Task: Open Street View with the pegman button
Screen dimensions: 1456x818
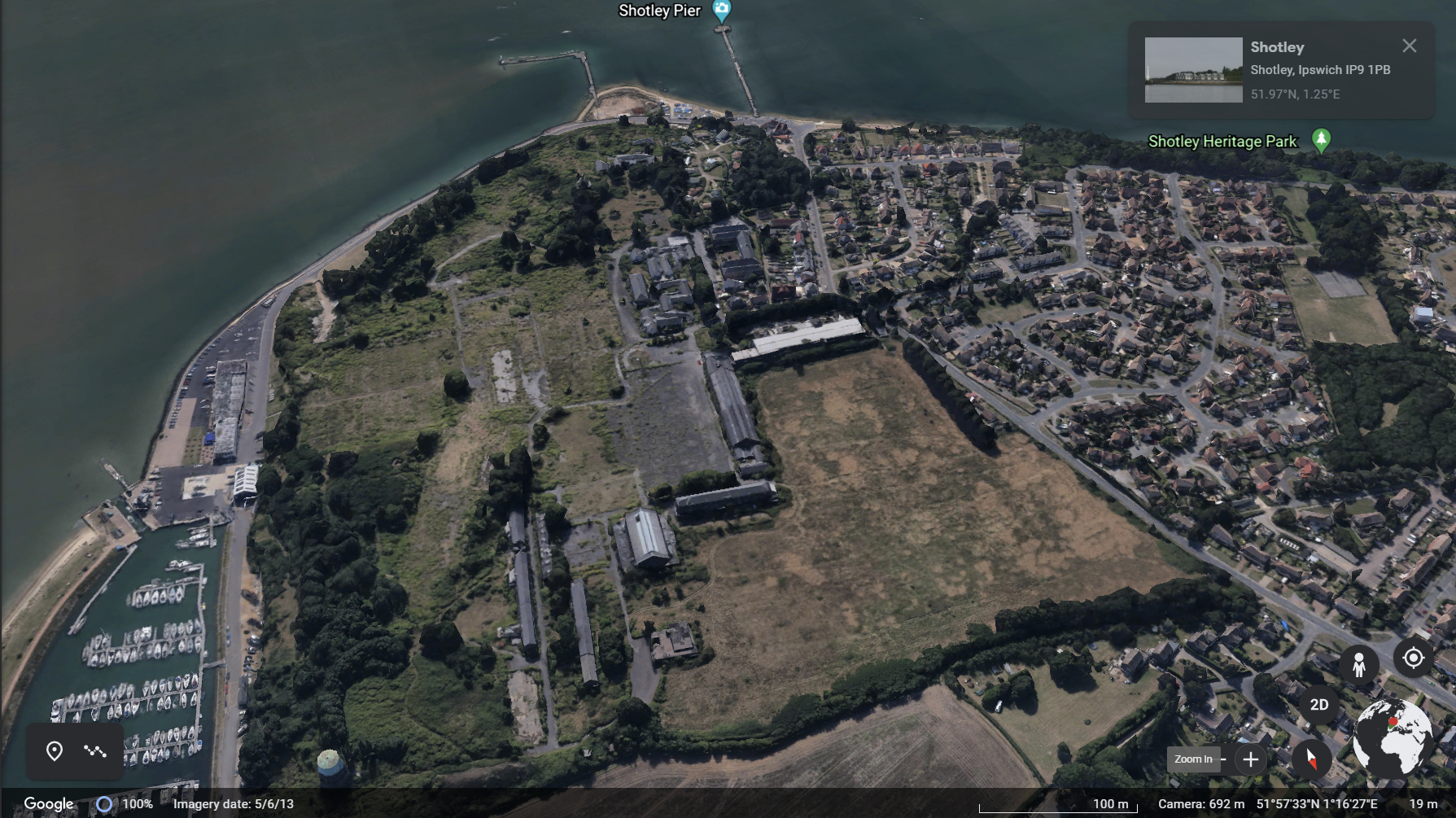Action: tap(1358, 665)
